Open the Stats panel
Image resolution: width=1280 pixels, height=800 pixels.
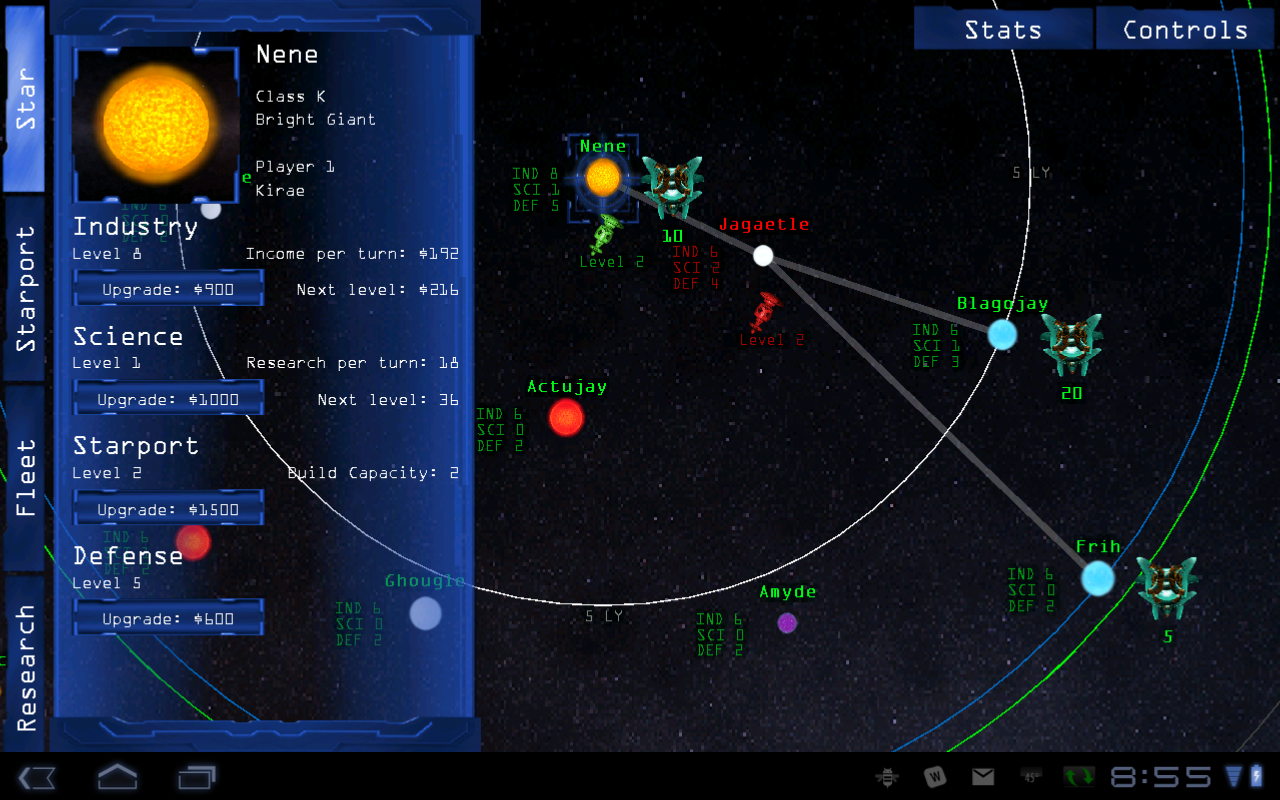pos(1003,27)
